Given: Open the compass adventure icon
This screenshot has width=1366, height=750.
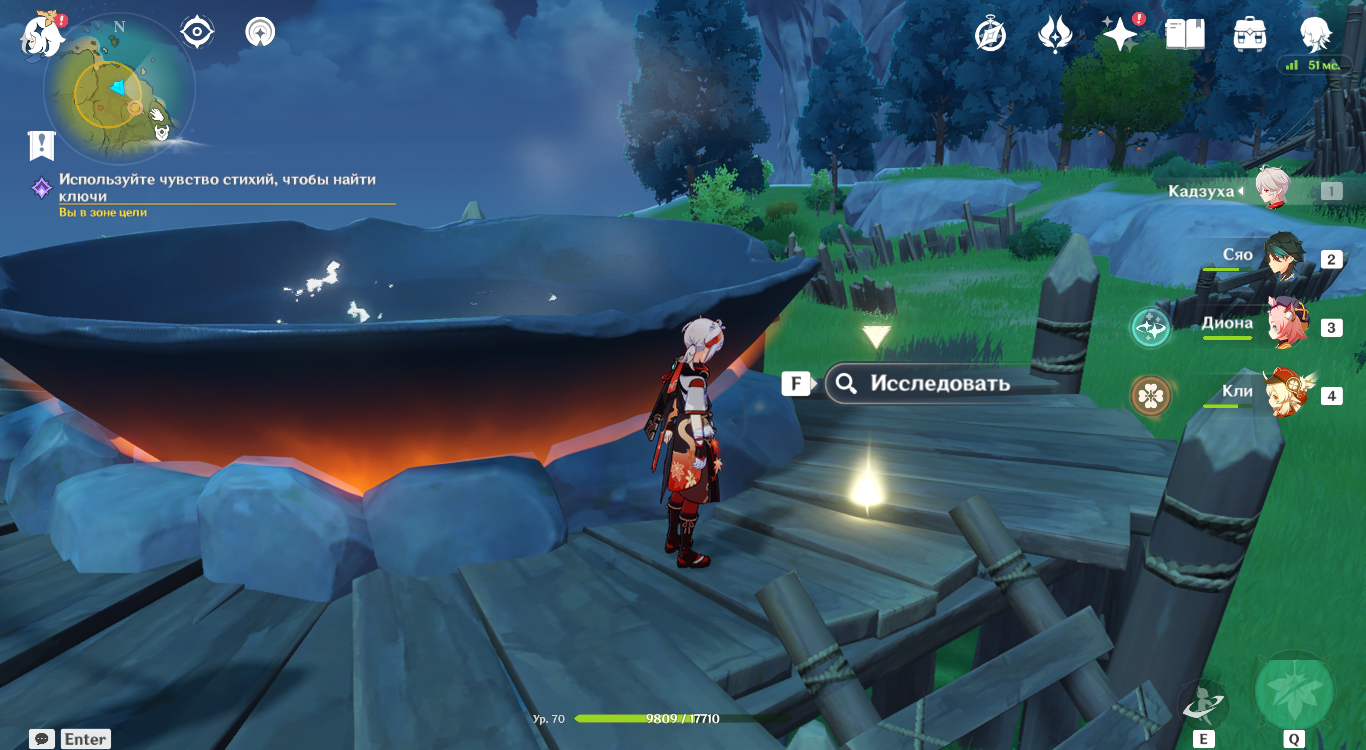Looking at the screenshot, I should point(990,35).
